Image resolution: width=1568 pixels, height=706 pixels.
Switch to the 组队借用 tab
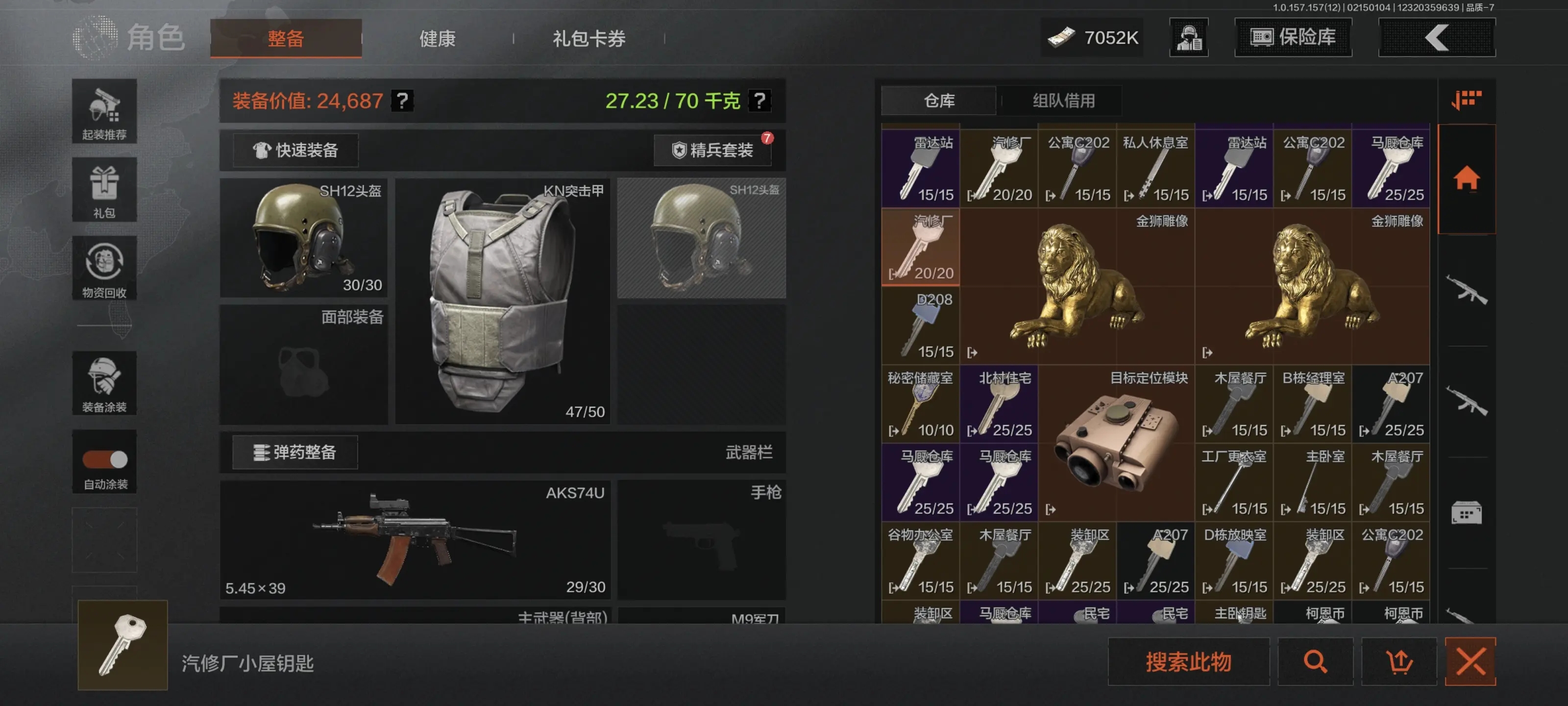1063,101
